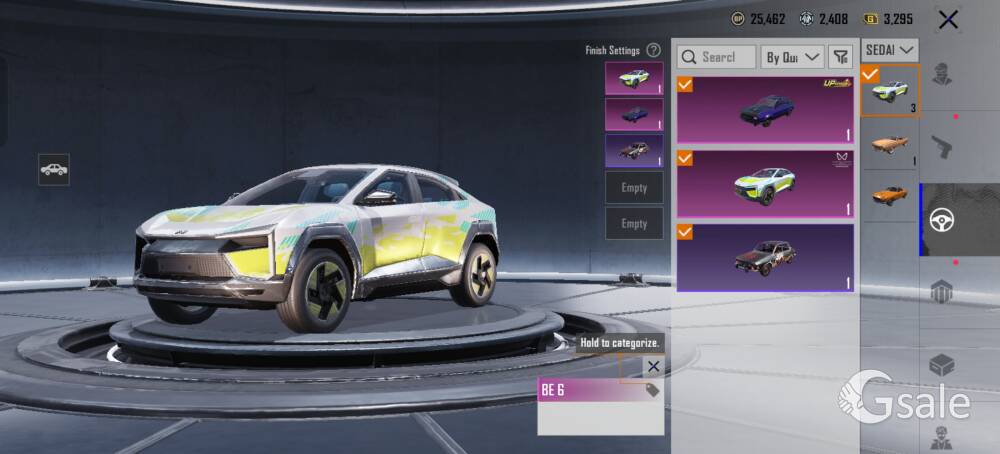Open the skin filter options
Image resolution: width=1000 pixels, height=454 pixels.
(x=841, y=57)
